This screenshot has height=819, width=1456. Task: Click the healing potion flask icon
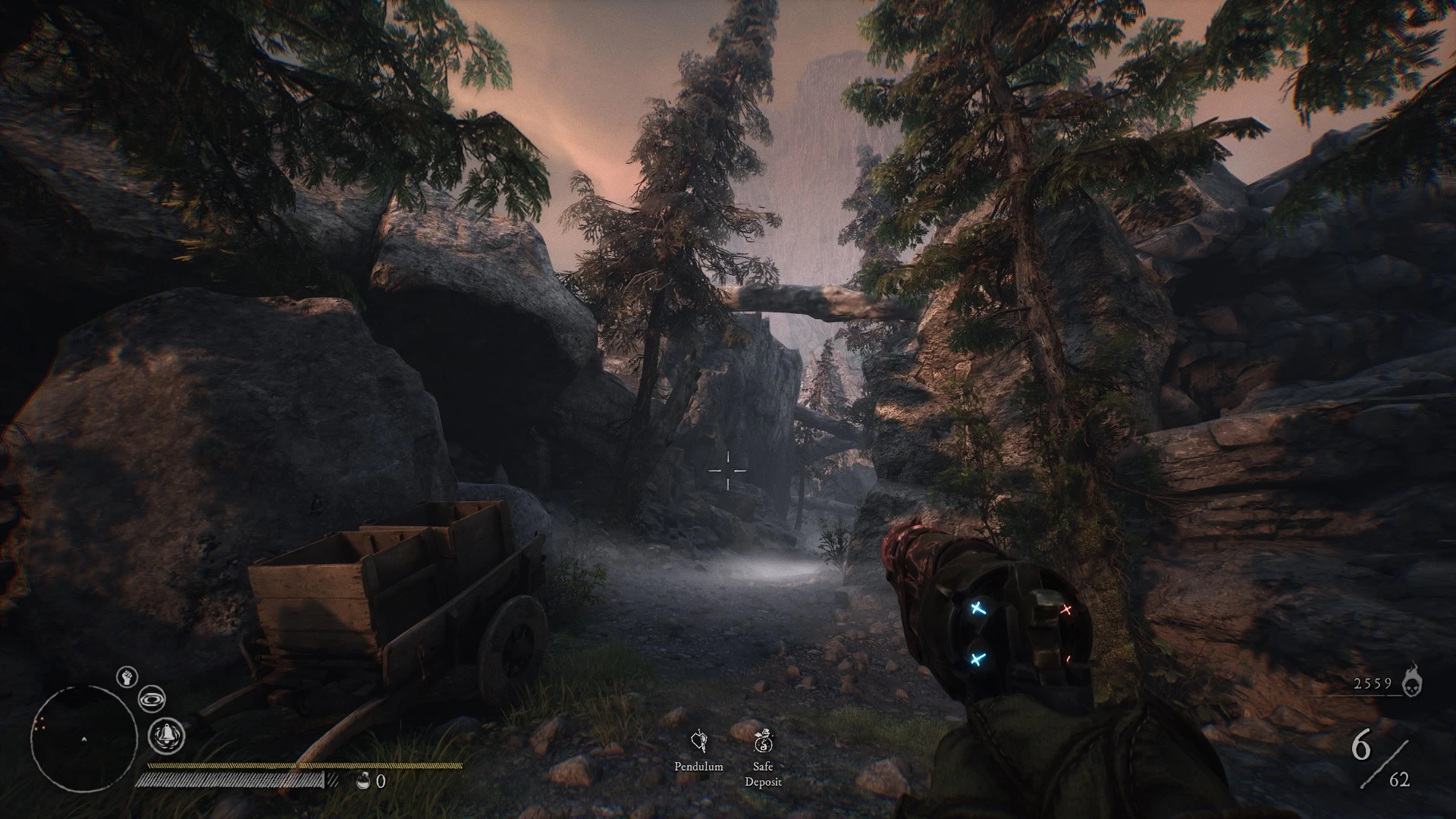tap(364, 780)
